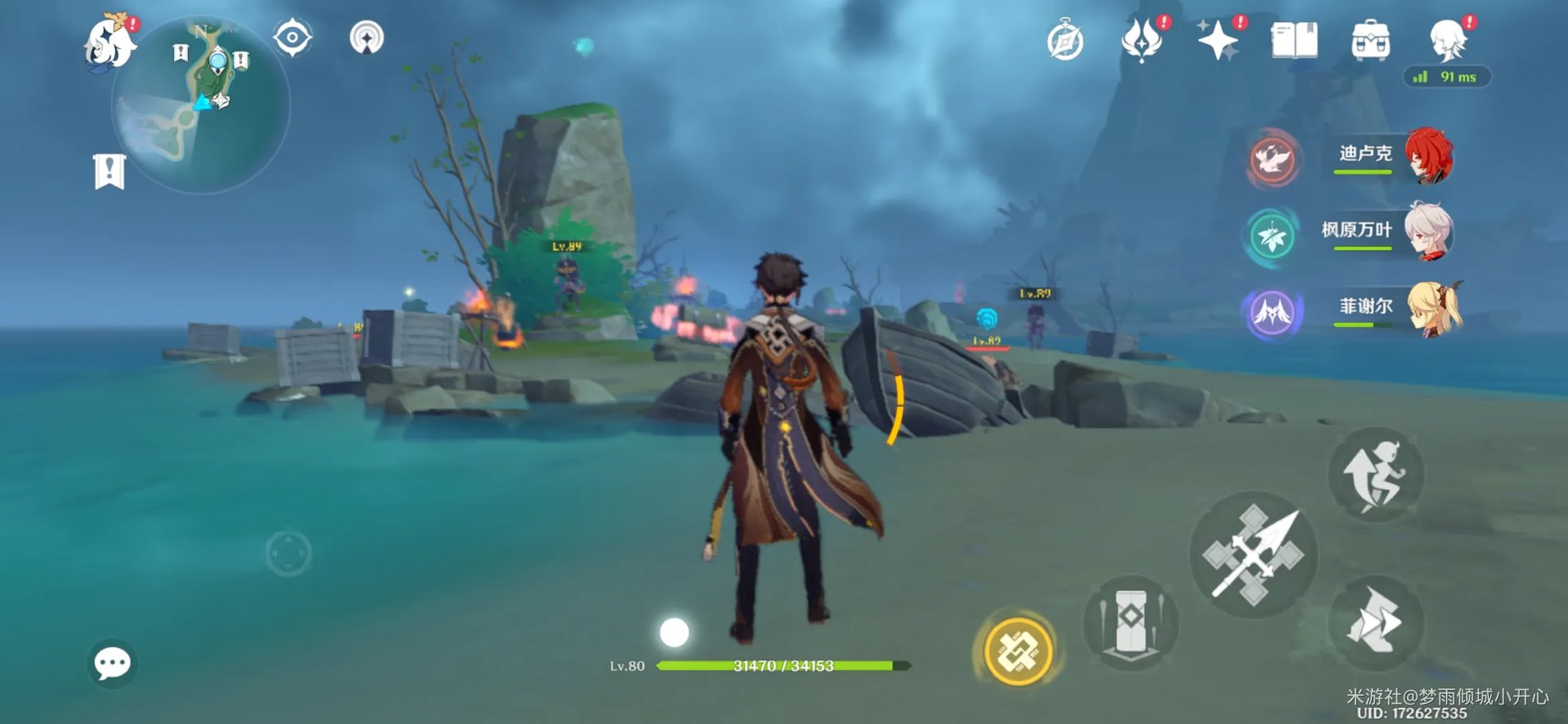The width and height of the screenshot is (1568, 724).
Task: Tap the sprint dash button
Action: tap(1377, 623)
